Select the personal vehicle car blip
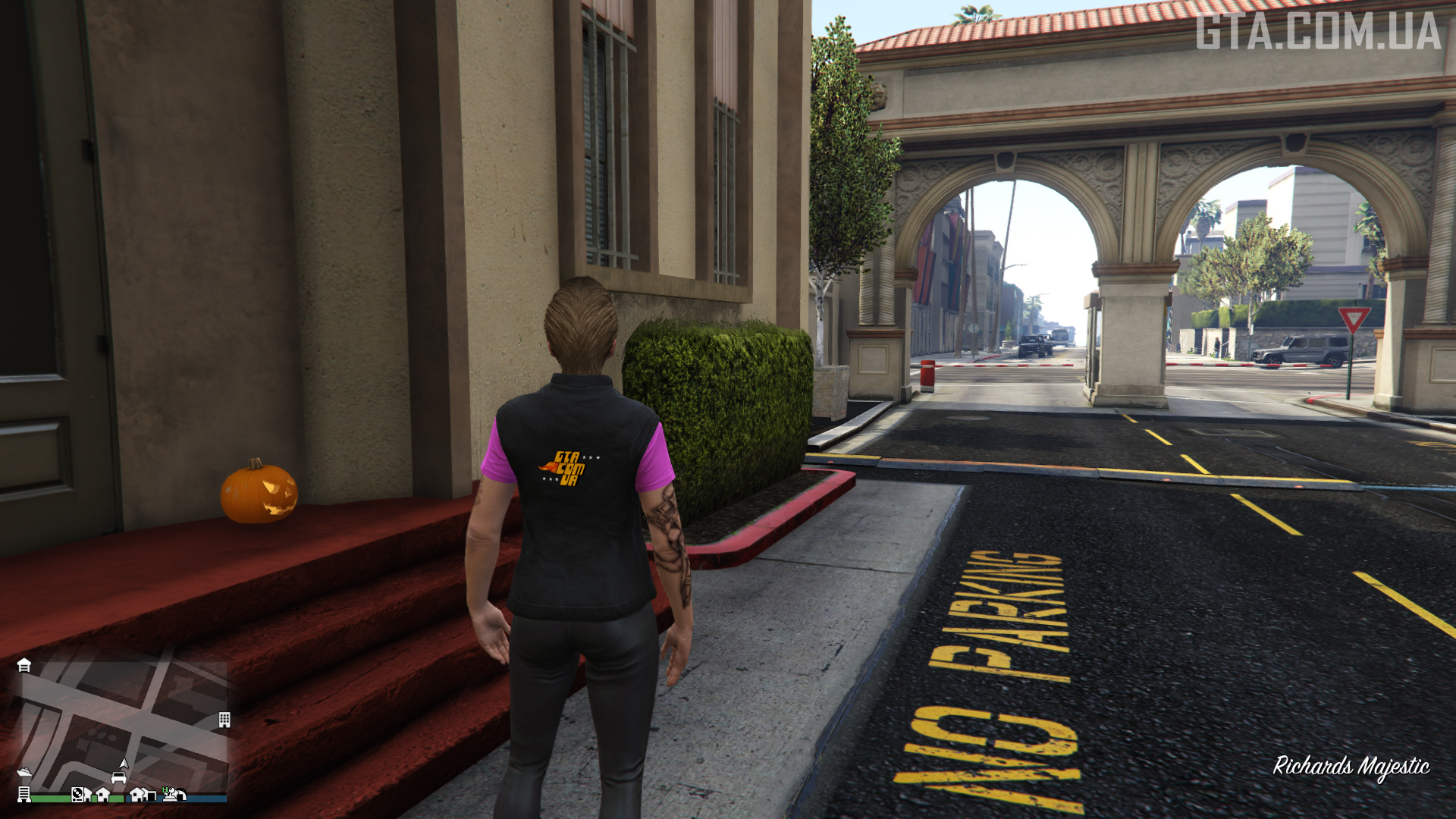This screenshot has height=819, width=1456. tap(118, 777)
